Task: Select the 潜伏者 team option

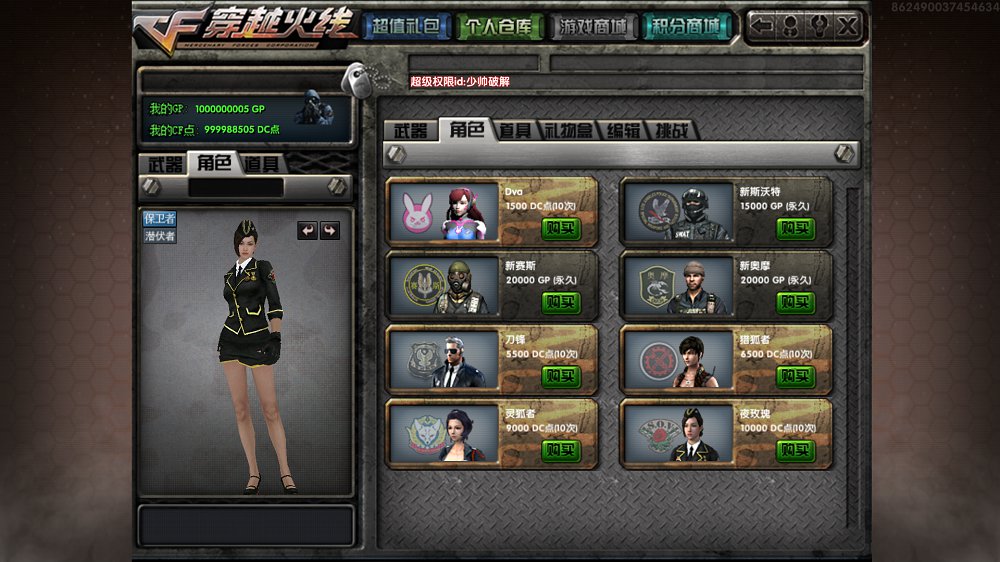Action: point(160,236)
